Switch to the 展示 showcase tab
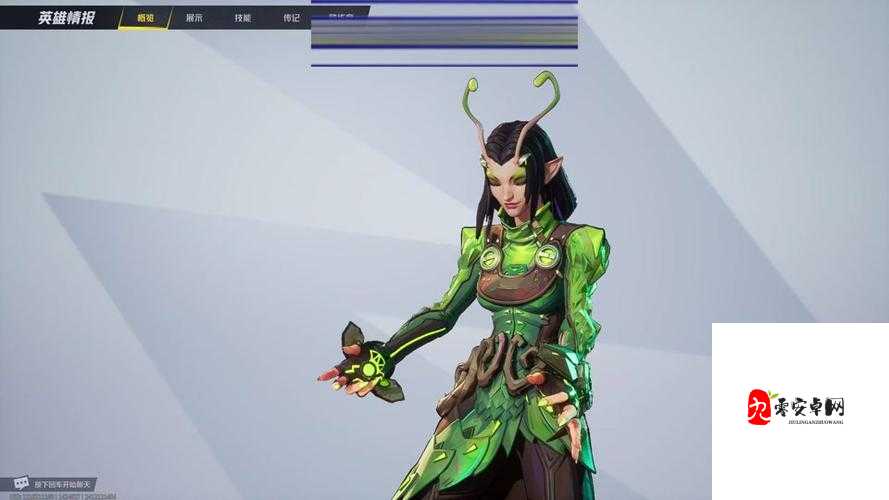The height and width of the screenshot is (500, 889). point(193,18)
